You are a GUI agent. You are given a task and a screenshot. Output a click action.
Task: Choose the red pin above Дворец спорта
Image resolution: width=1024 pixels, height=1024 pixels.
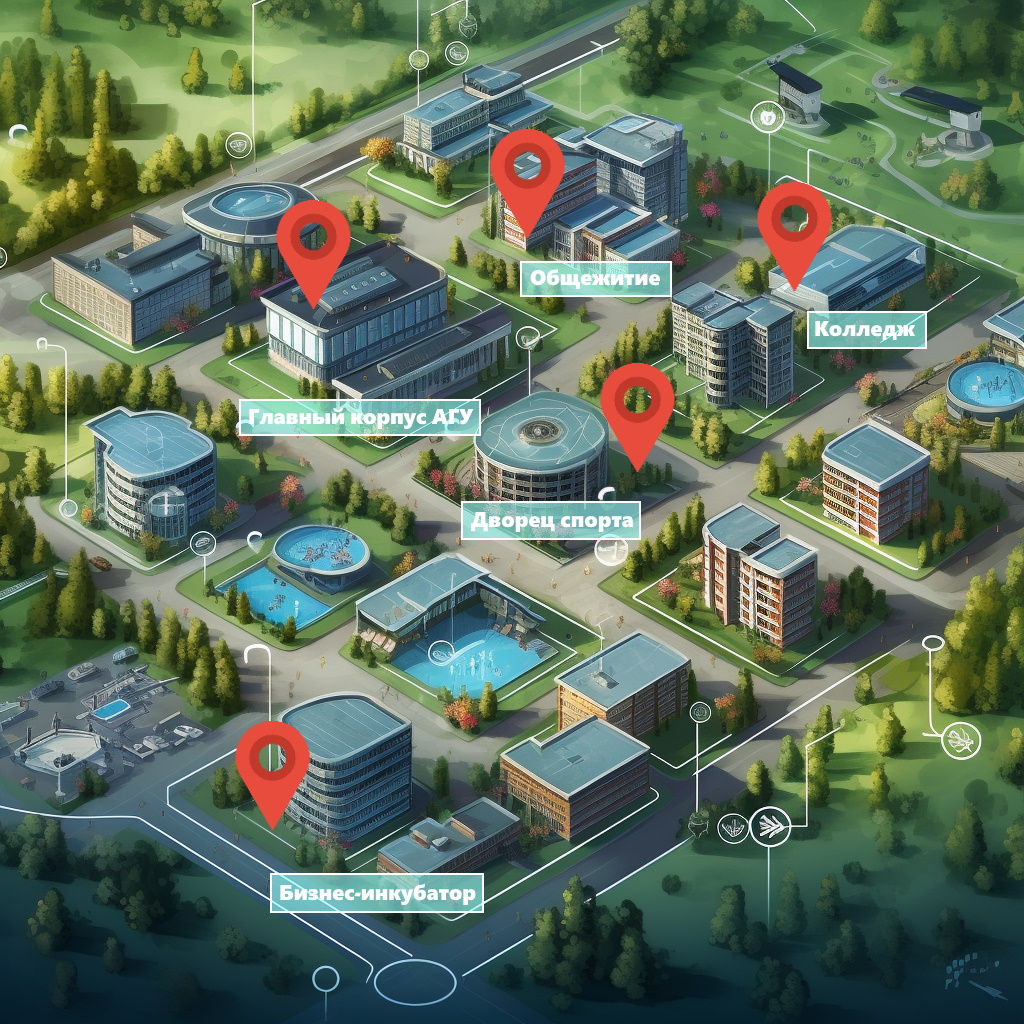637,405
